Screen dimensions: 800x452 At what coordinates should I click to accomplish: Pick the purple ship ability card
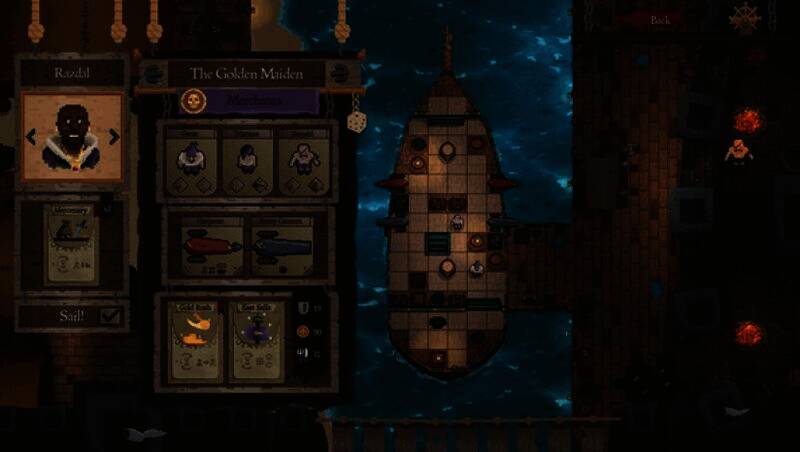click(x=257, y=339)
